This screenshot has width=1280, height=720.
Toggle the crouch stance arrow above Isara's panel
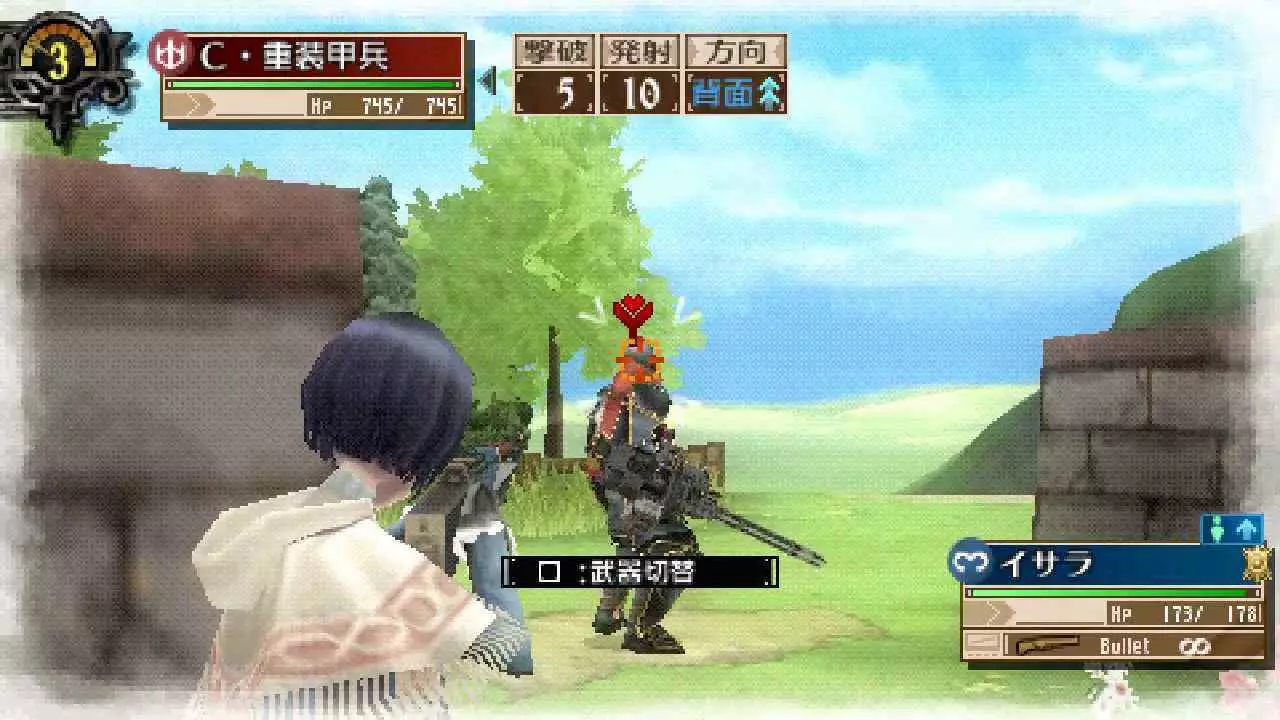click(1216, 527)
